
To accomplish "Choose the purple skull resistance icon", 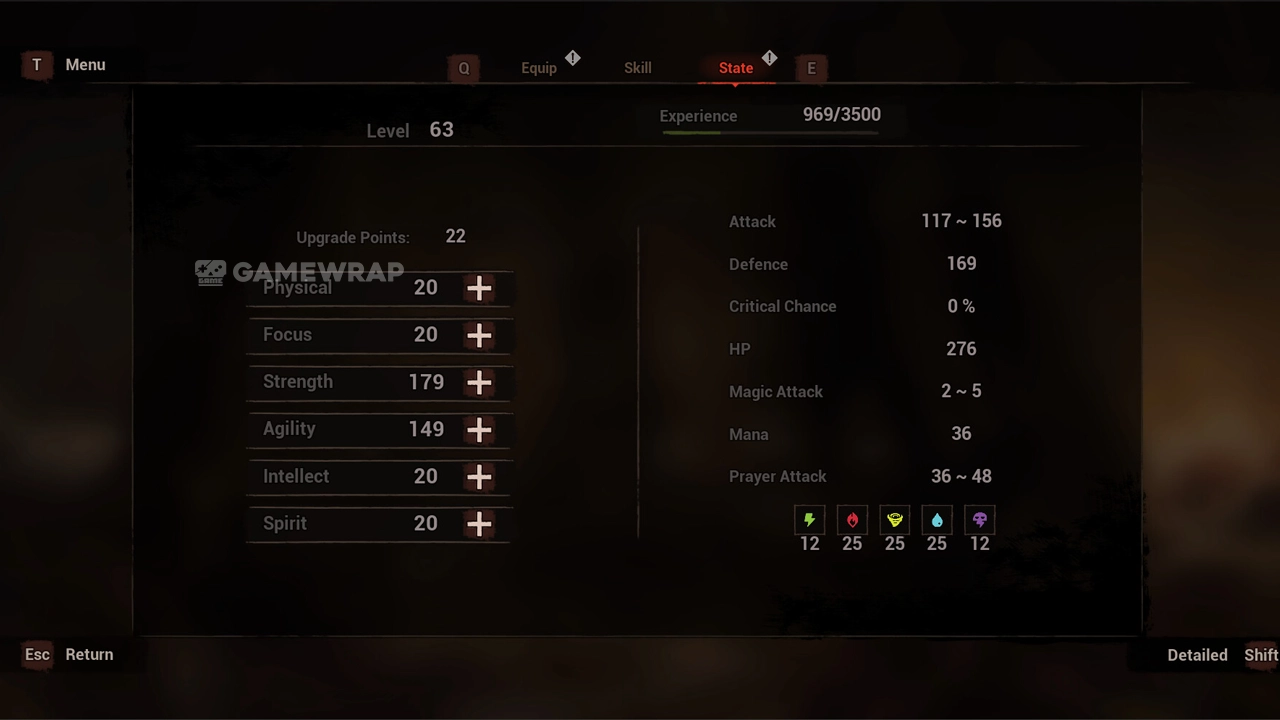I will pos(980,520).
